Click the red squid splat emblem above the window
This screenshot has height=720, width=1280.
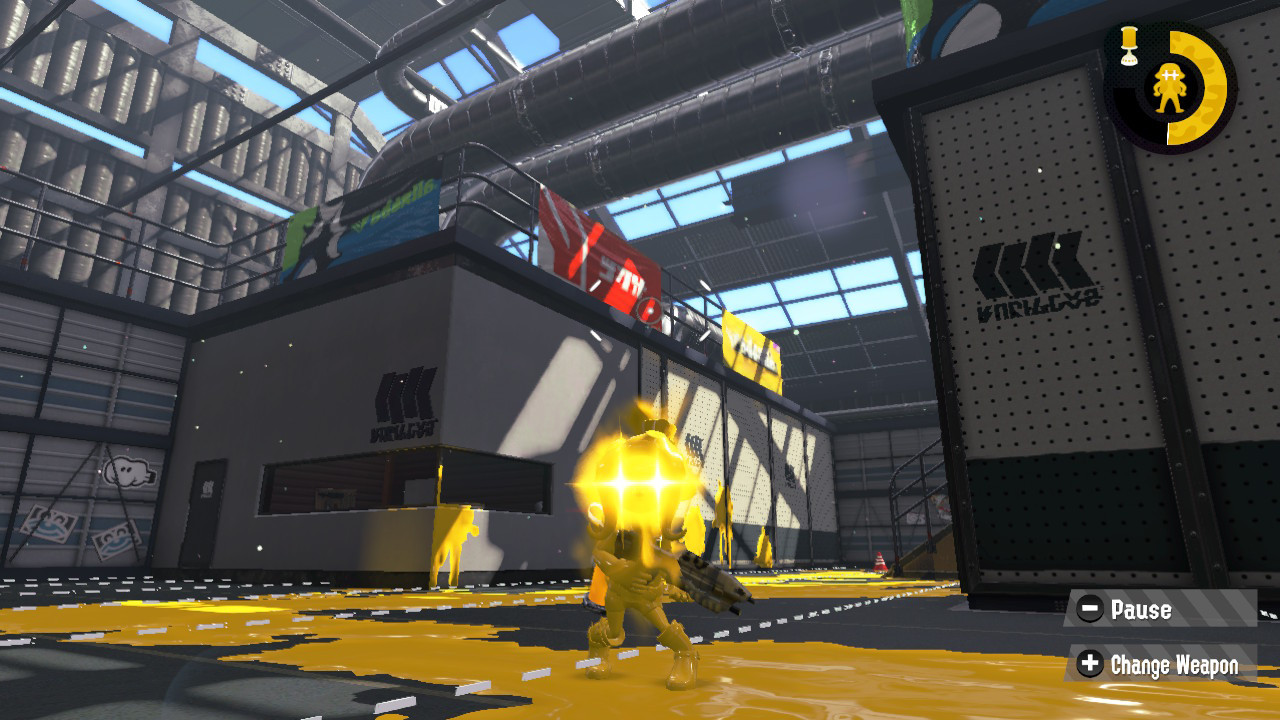(x=648, y=308)
